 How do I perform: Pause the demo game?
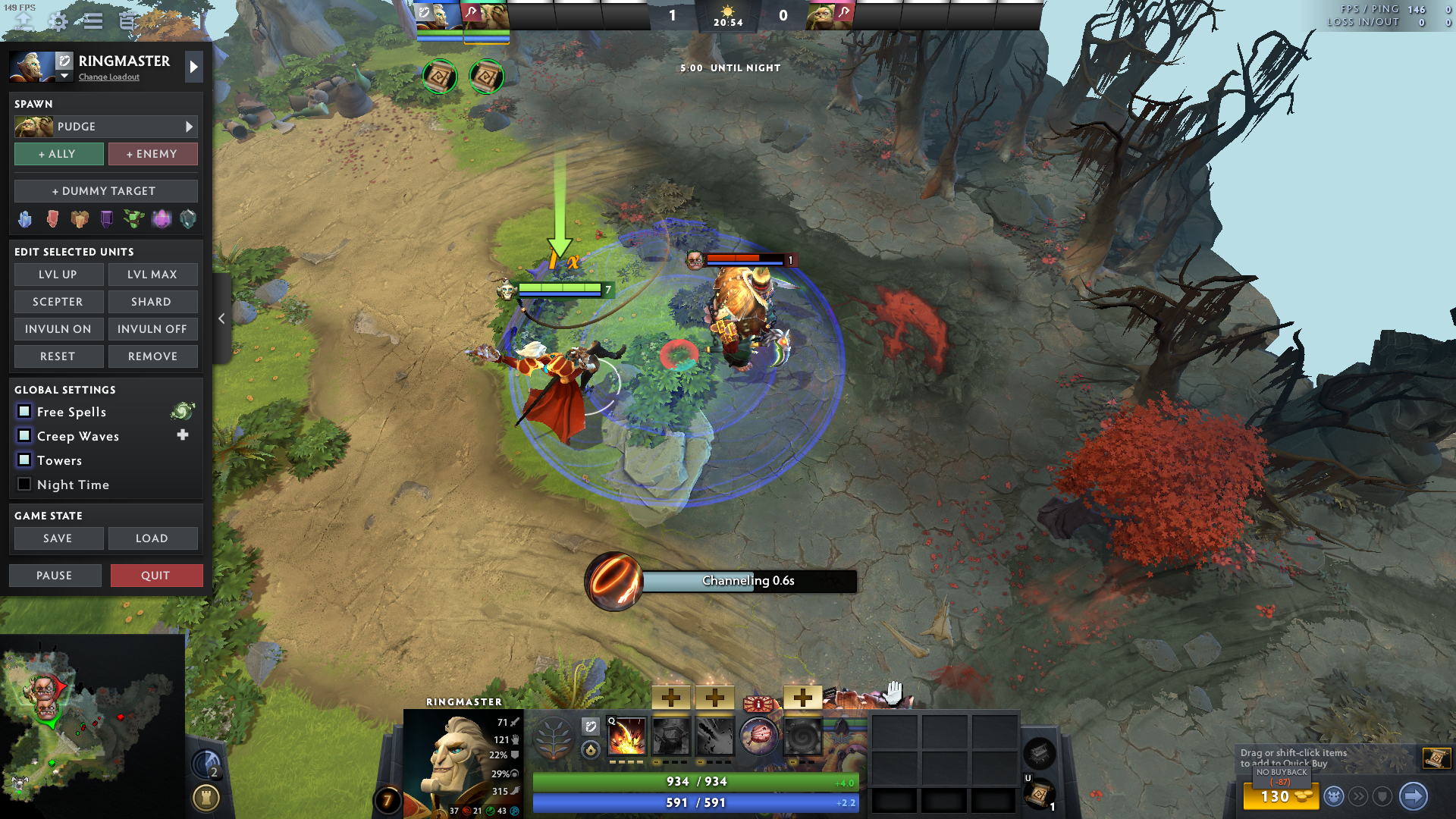(55, 576)
